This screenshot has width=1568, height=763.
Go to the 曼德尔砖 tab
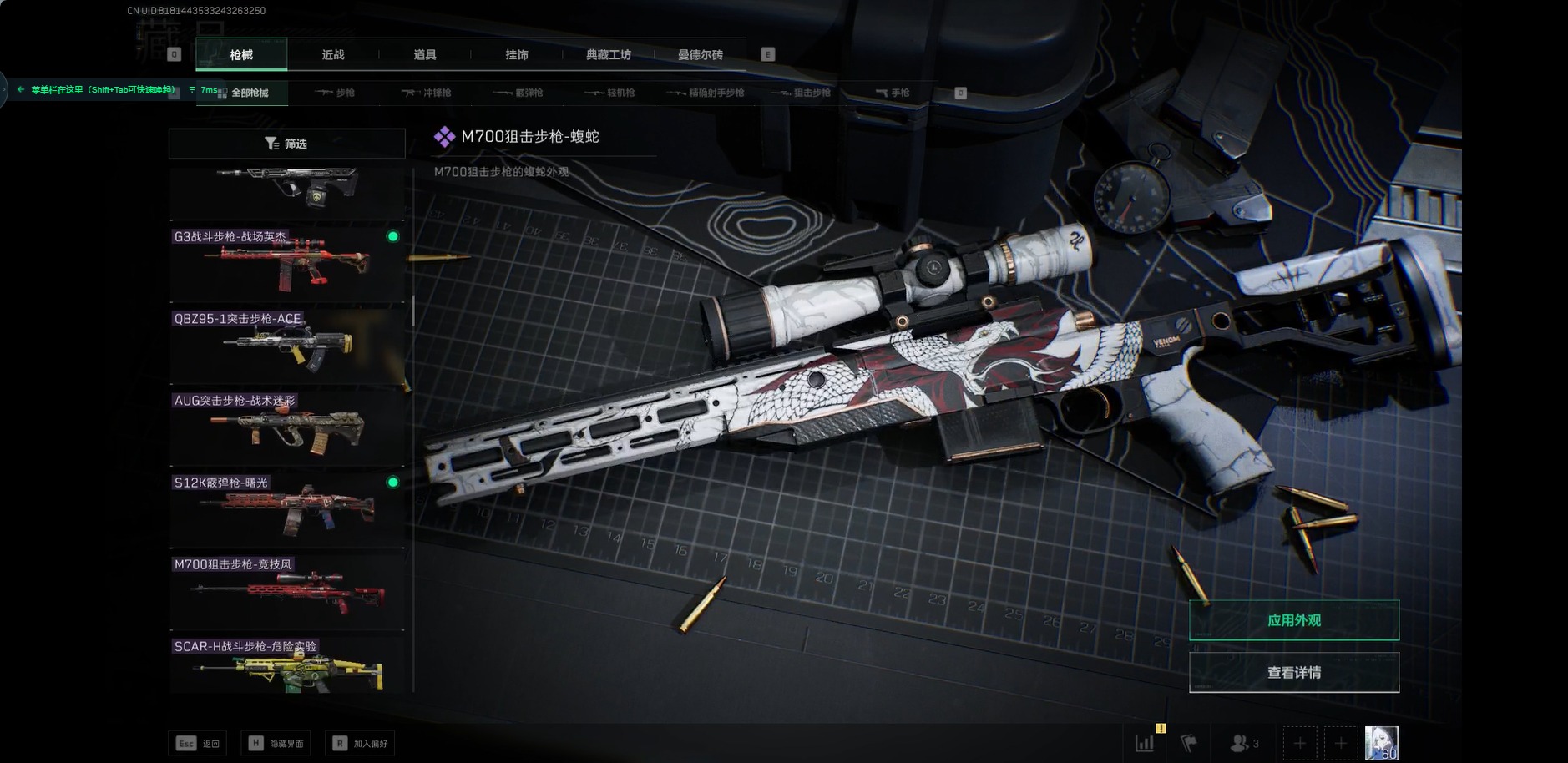pos(701,55)
